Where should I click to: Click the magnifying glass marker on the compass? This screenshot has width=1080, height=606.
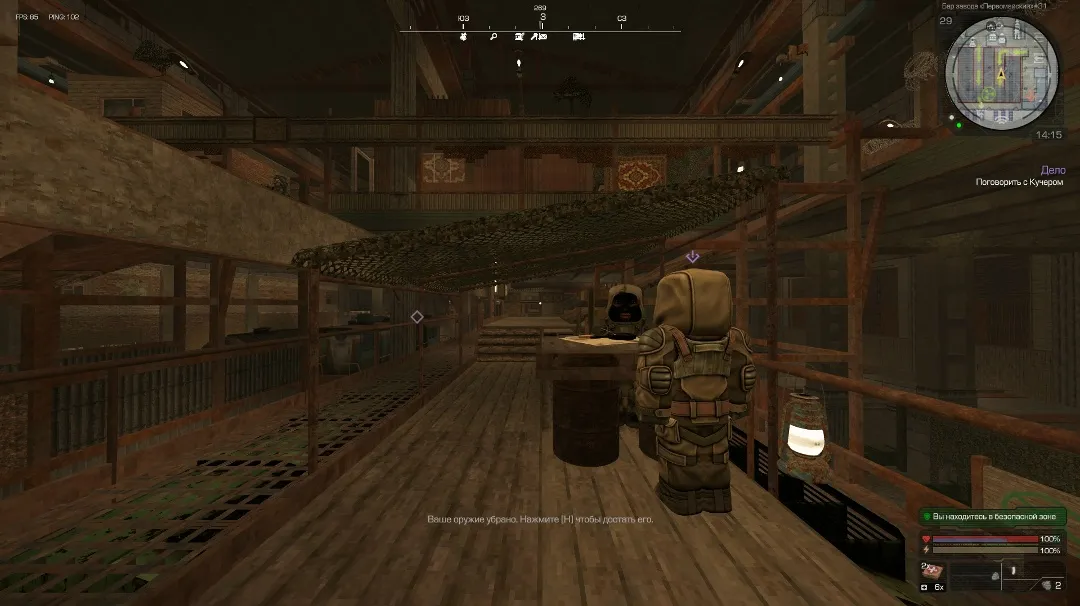point(493,37)
